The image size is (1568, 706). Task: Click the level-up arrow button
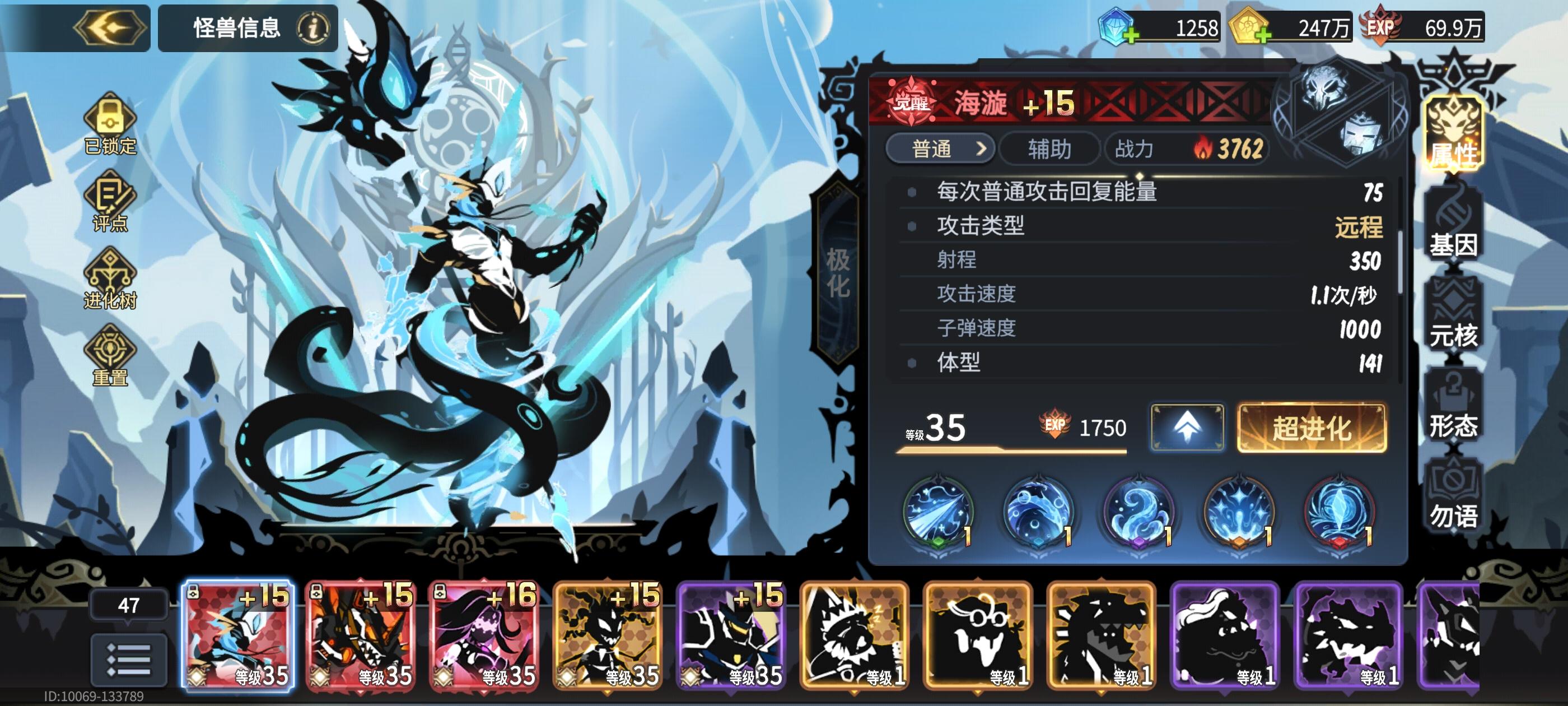click(1188, 429)
